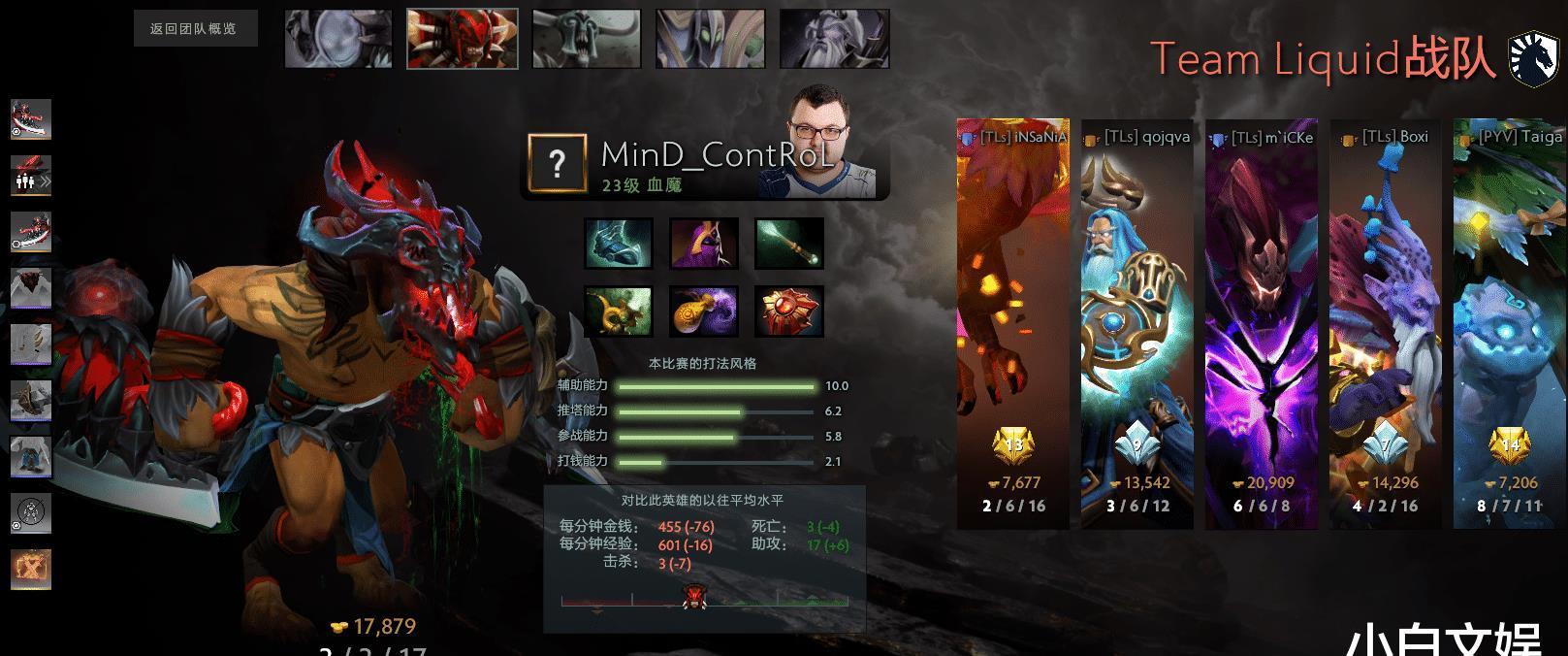Pick the white-bearded hero portrait
The height and width of the screenshot is (656, 1568).
(834, 39)
